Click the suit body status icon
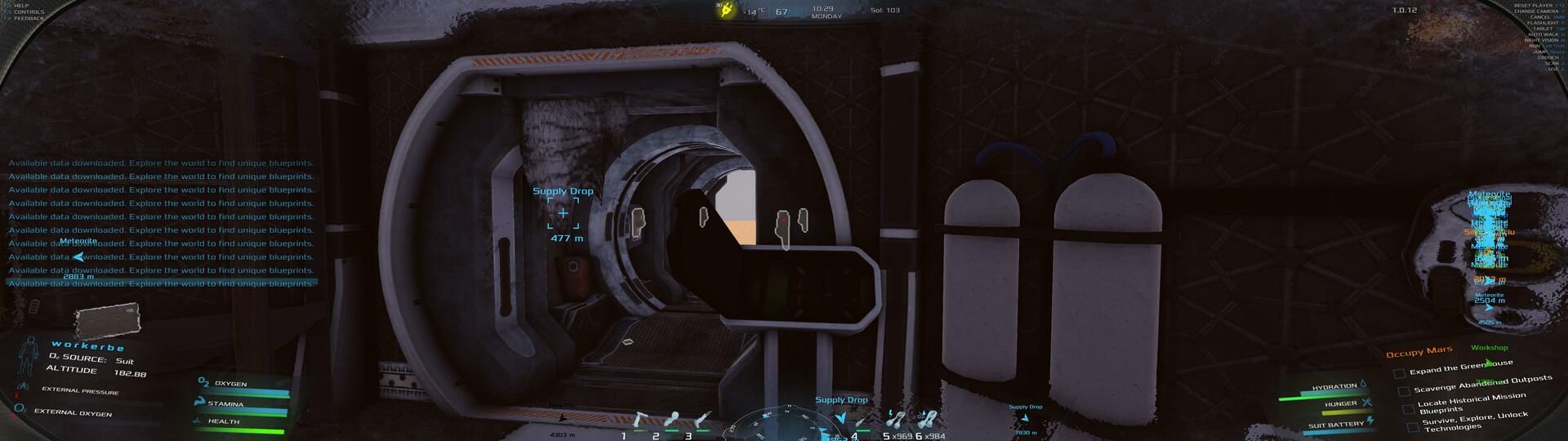Viewport: 1568px width, 441px height. click(29, 356)
